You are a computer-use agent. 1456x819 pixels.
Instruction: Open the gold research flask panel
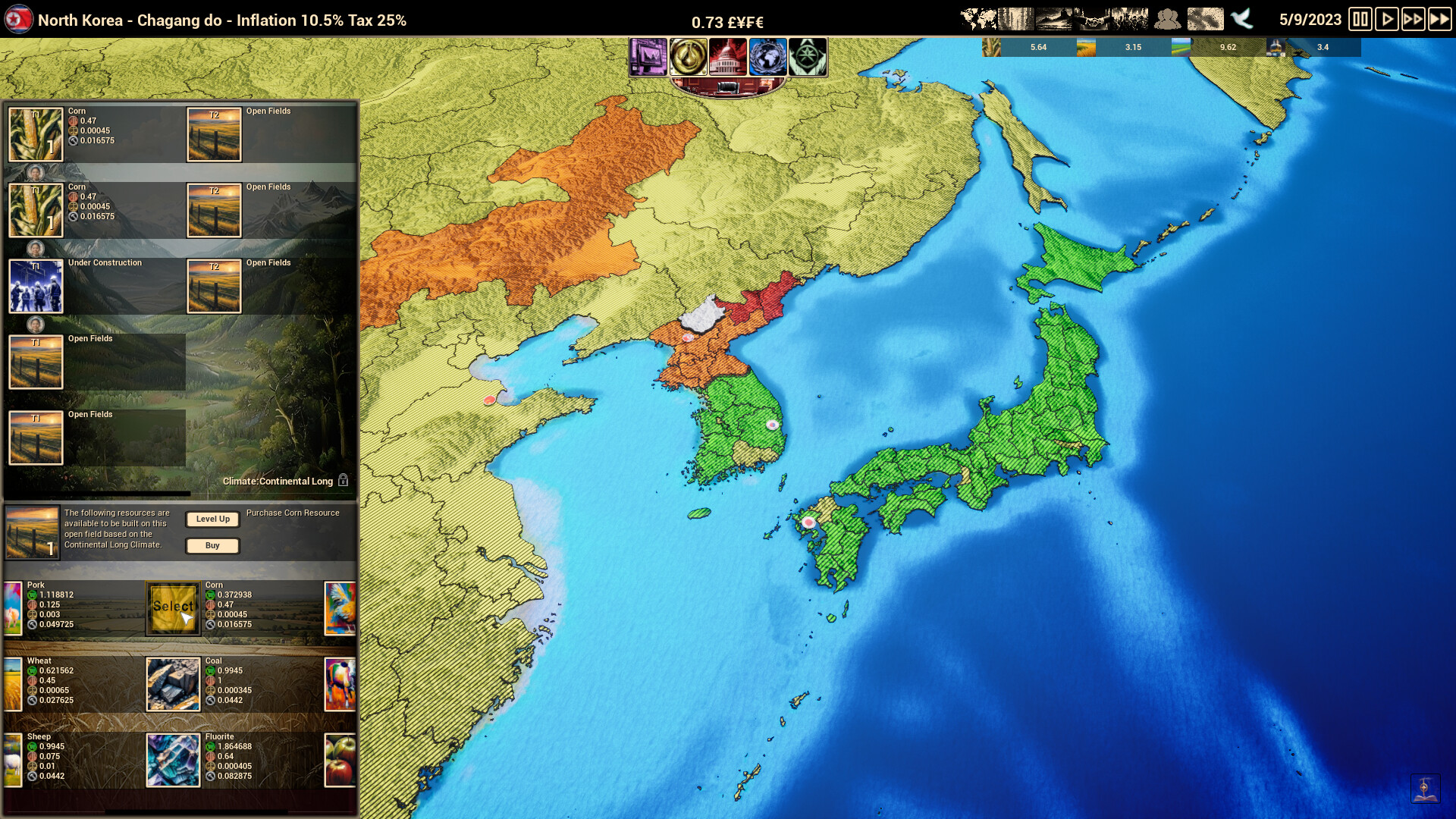point(689,57)
